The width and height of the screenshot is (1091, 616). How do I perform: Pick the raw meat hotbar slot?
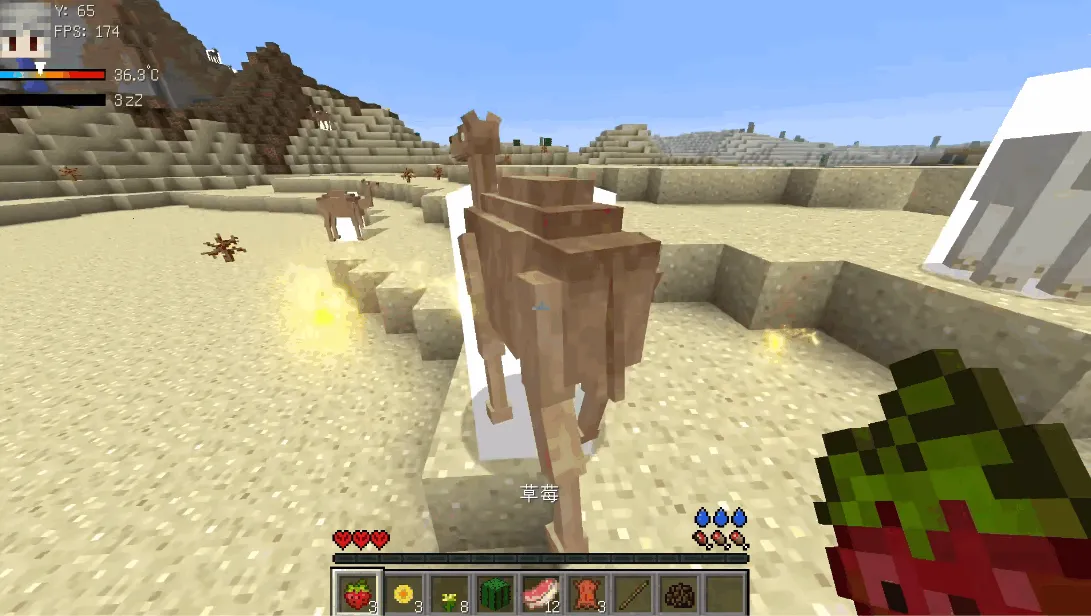pyautogui.click(x=541, y=594)
